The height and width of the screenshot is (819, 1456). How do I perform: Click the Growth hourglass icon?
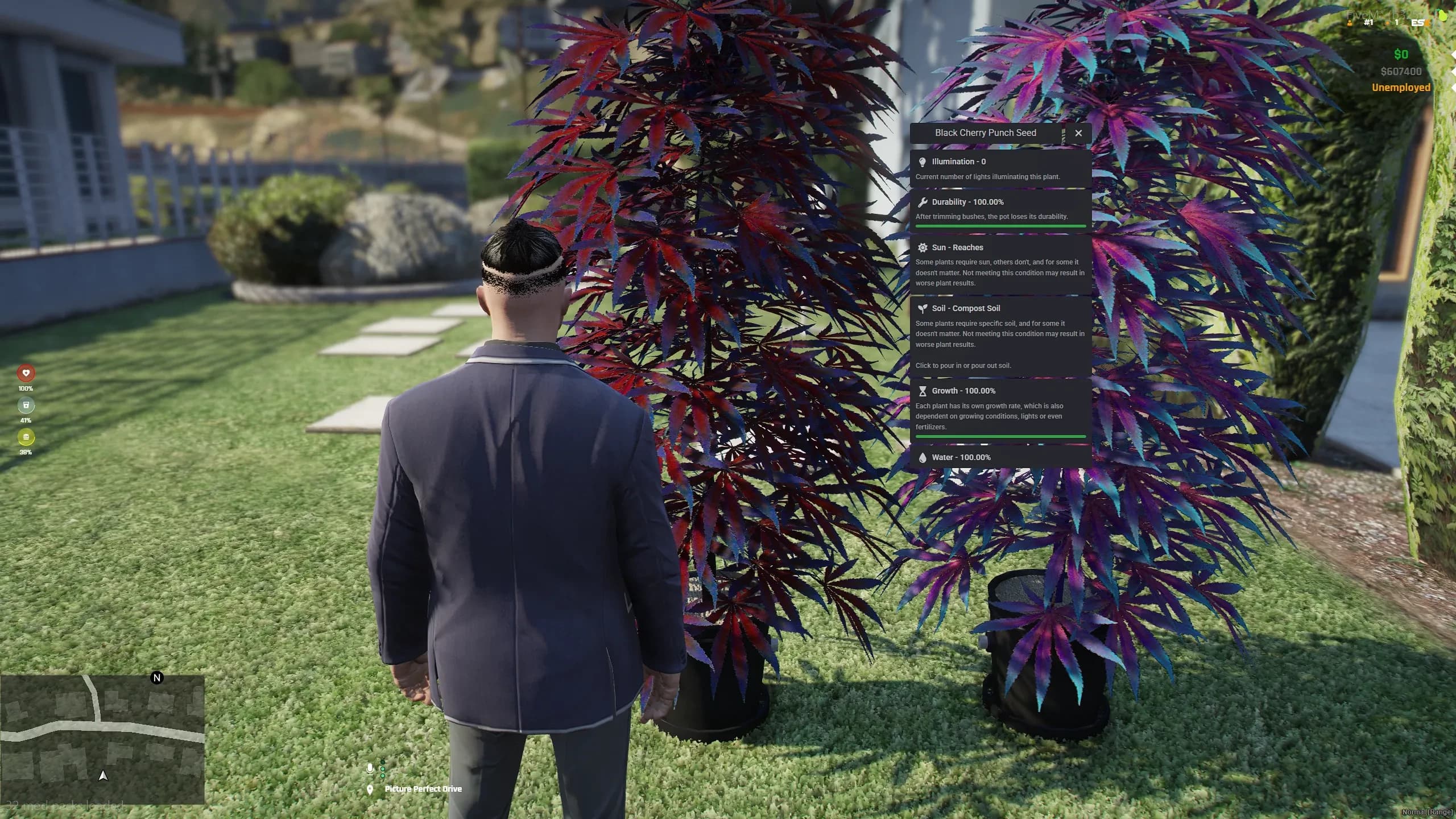pyautogui.click(x=922, y=391)
